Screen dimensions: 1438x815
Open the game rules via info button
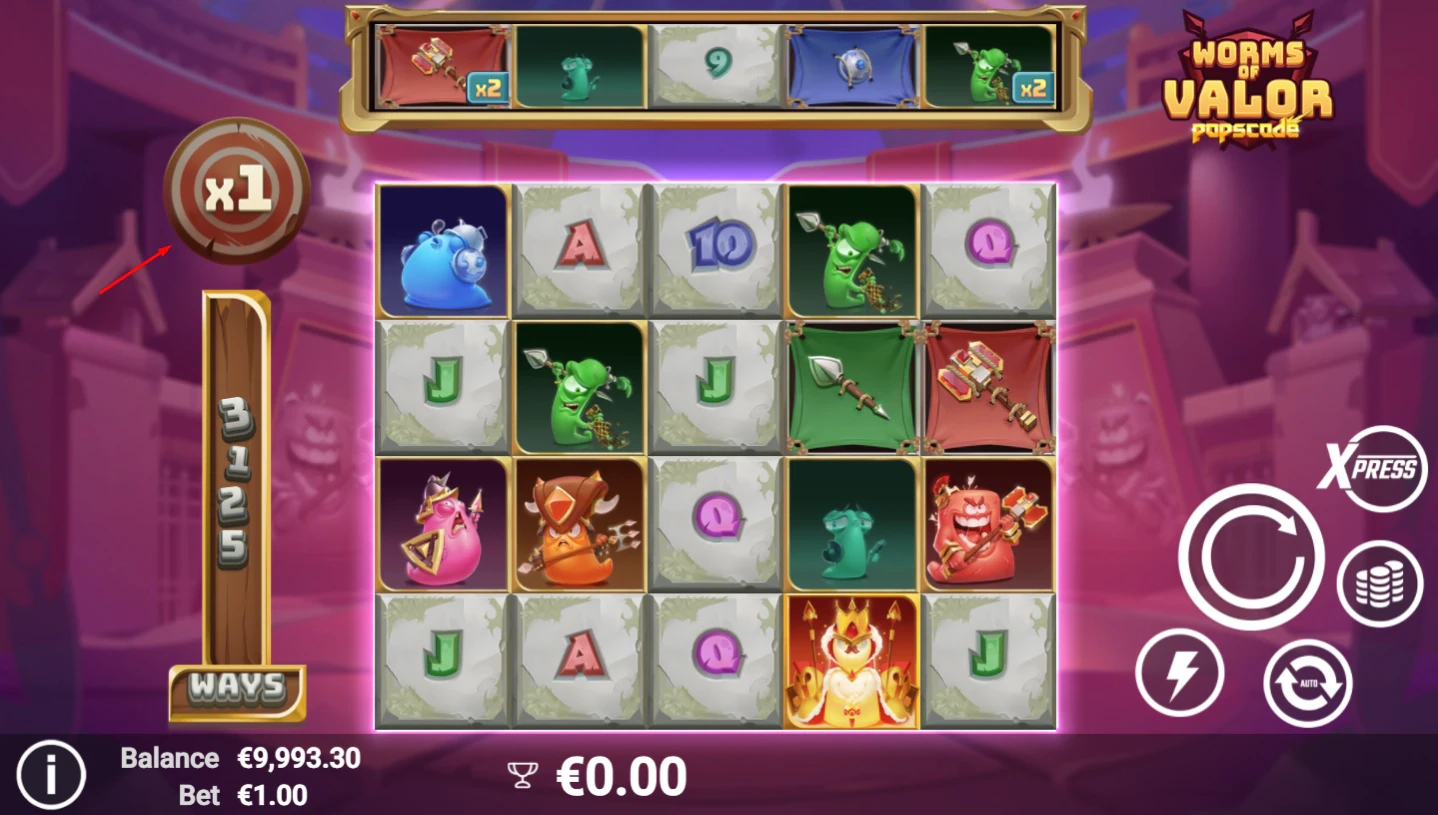(53, 774)
